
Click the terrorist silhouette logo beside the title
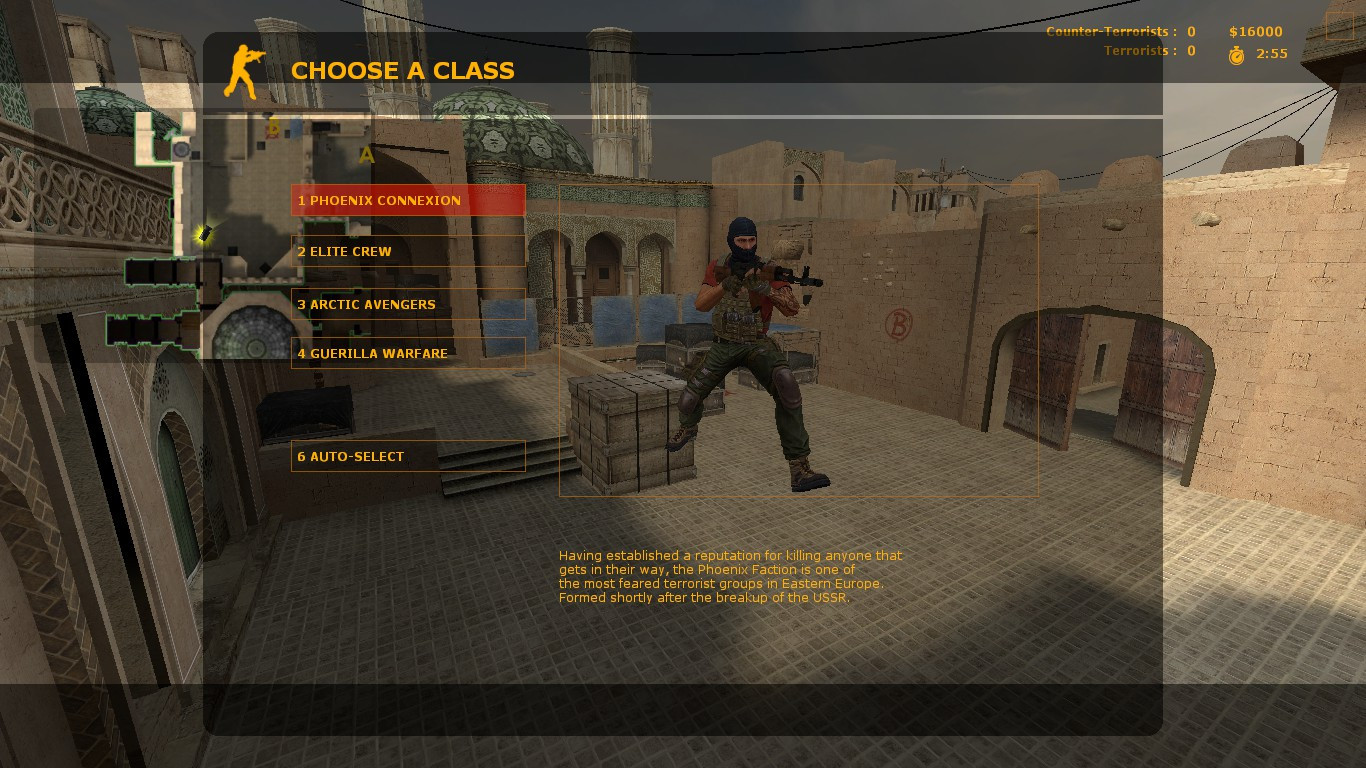243,70
